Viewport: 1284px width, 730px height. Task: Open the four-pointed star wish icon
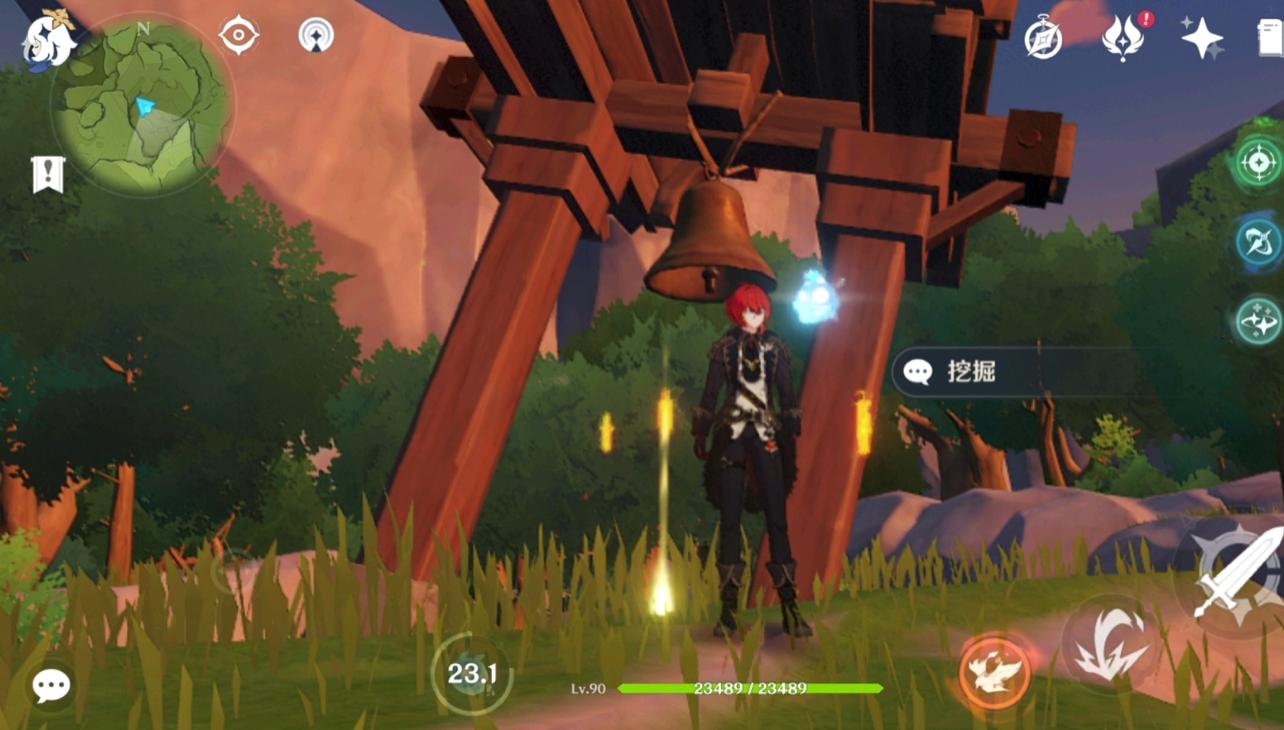pos(1201,39)
